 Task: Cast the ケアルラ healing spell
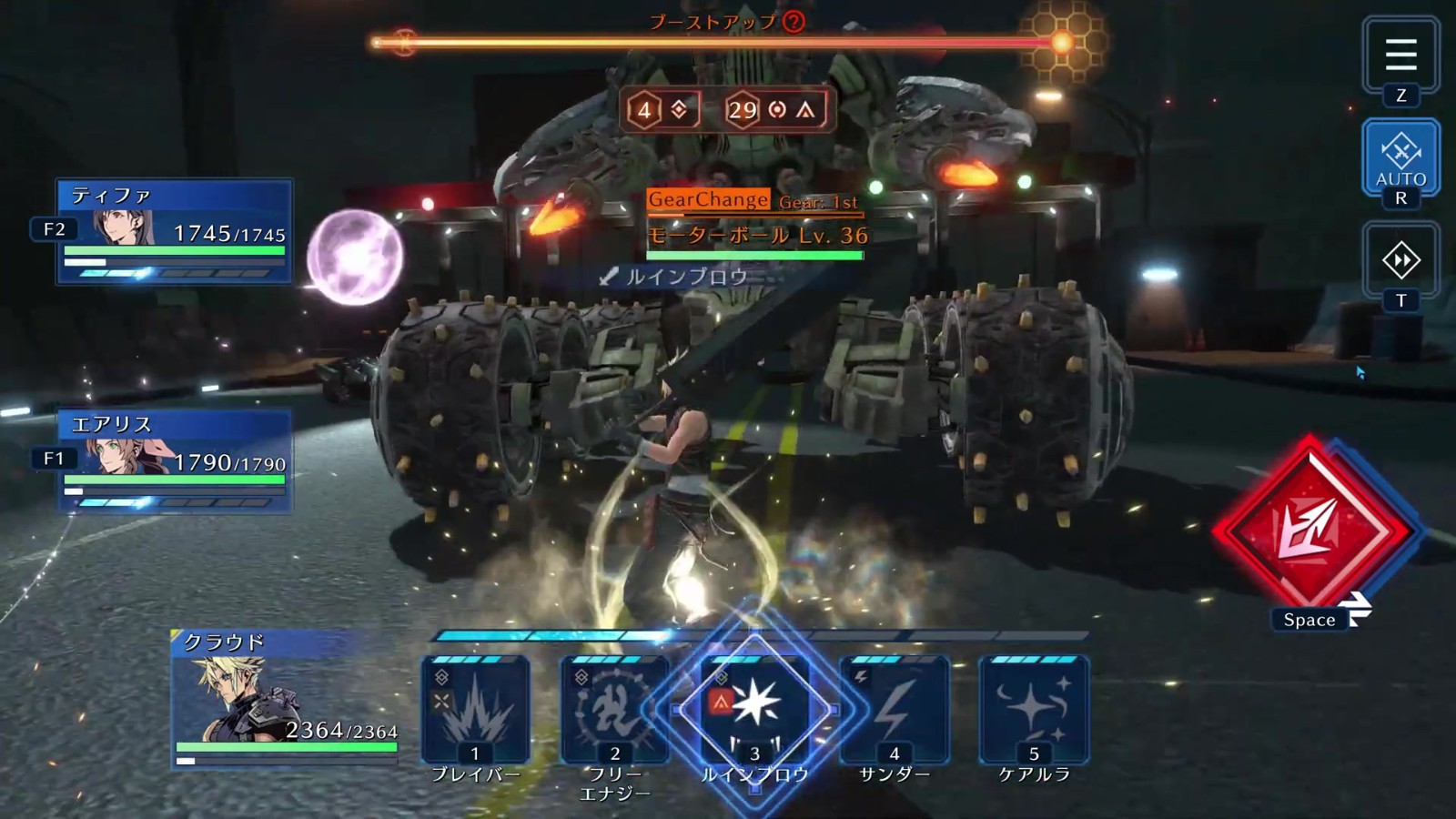click(1034, 710)
